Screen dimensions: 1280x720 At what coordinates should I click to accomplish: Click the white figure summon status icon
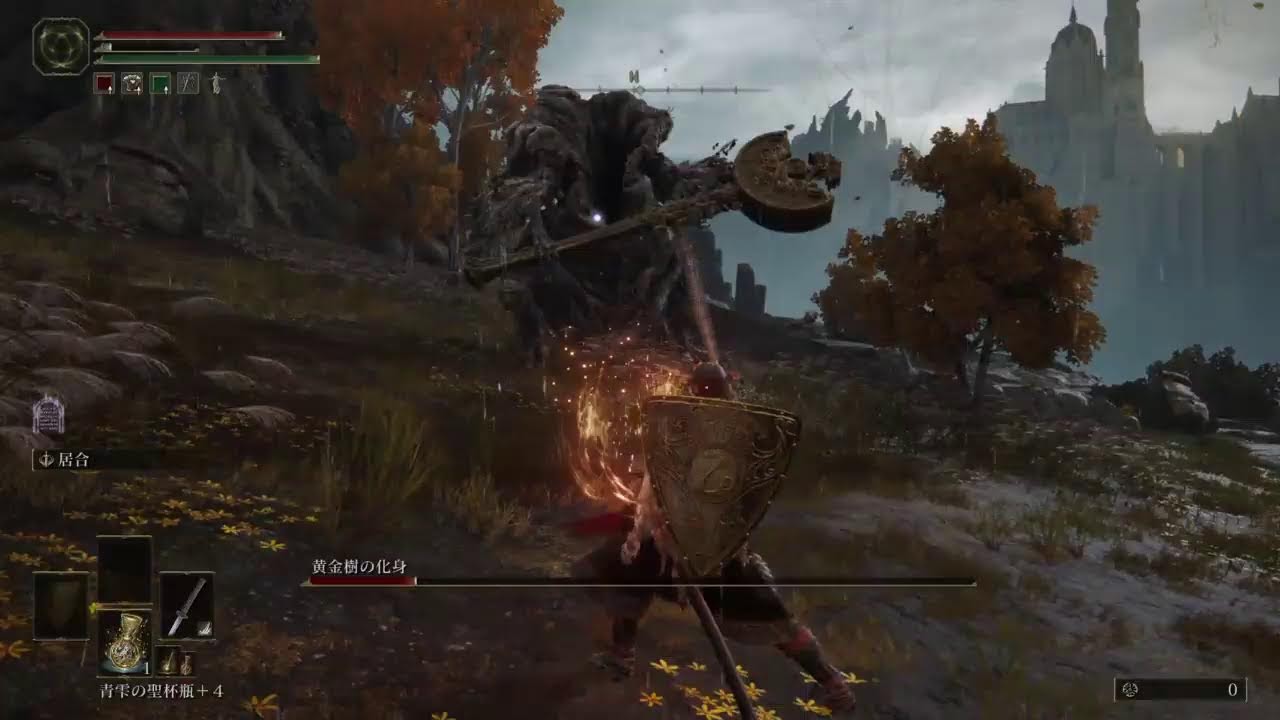[x=217, y=83]
